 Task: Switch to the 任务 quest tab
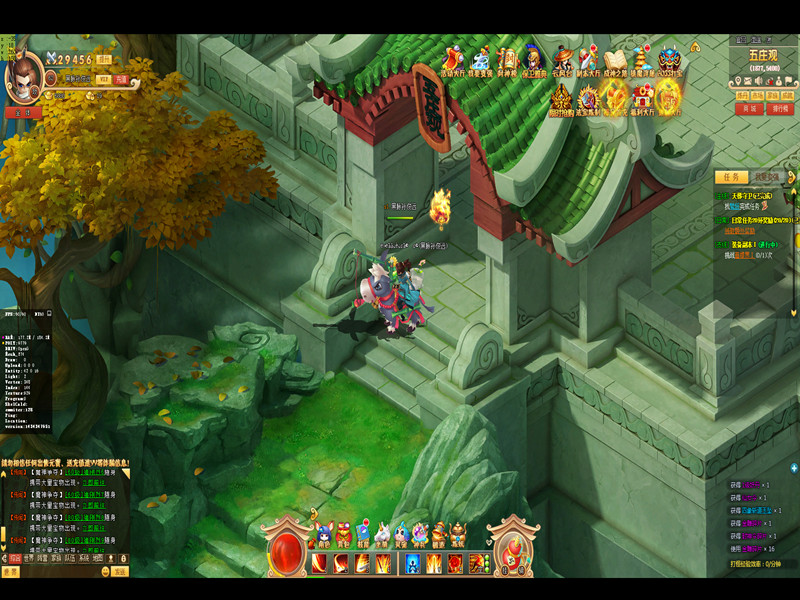coord(733,176)
